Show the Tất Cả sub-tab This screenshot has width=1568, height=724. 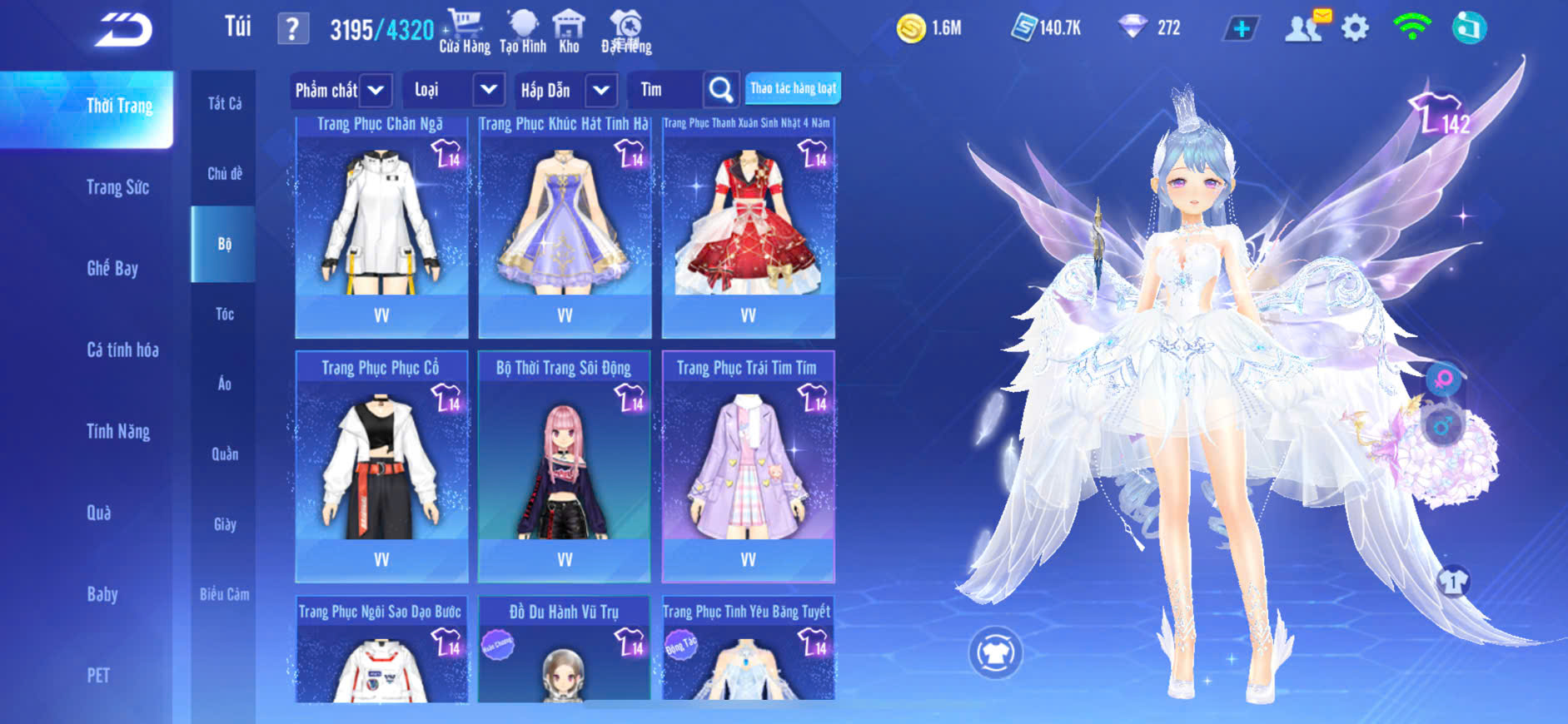pos(224,103)
